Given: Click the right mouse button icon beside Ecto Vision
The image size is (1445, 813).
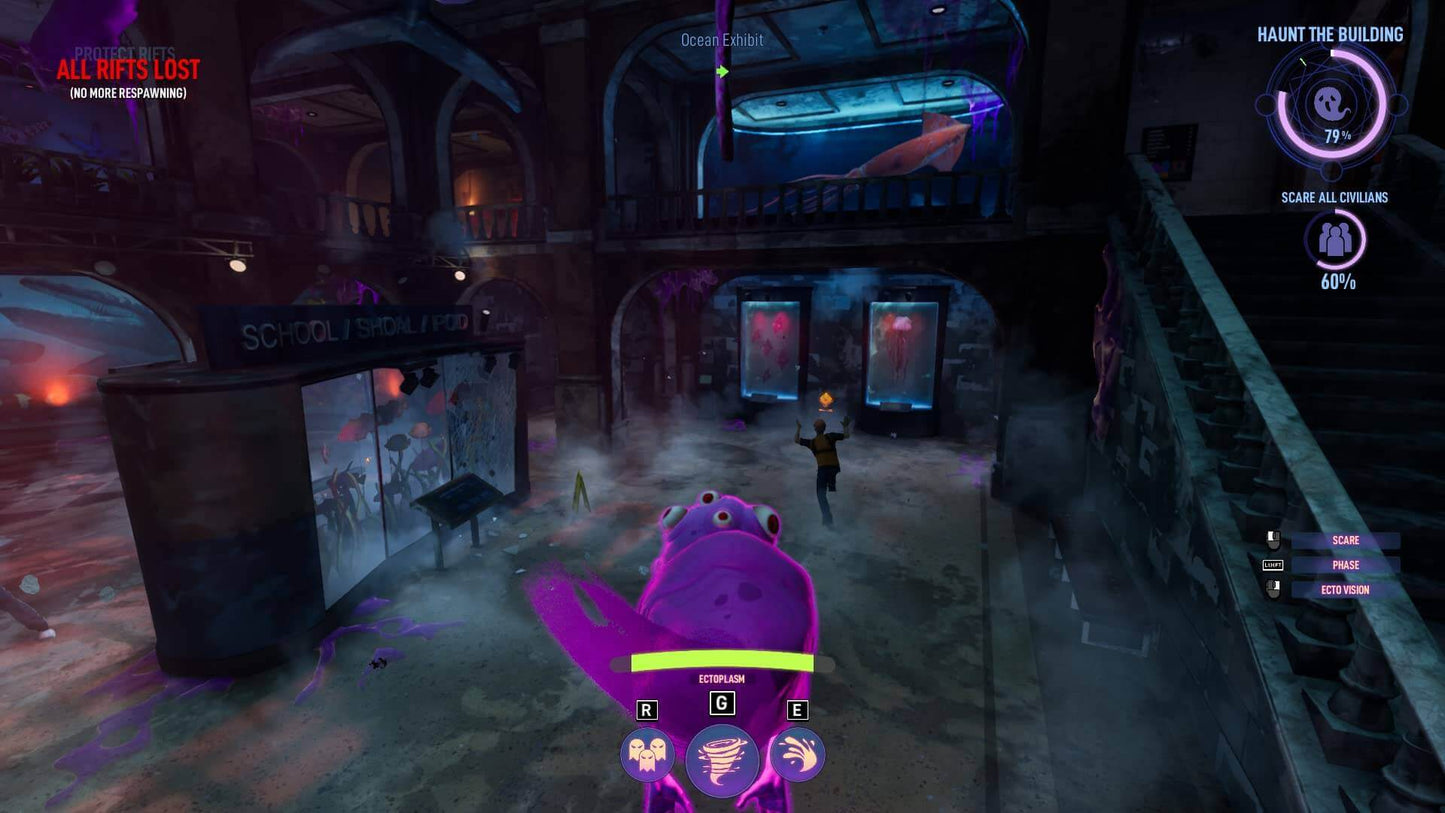Looking at the screenshot, I should click(1272, 590).
